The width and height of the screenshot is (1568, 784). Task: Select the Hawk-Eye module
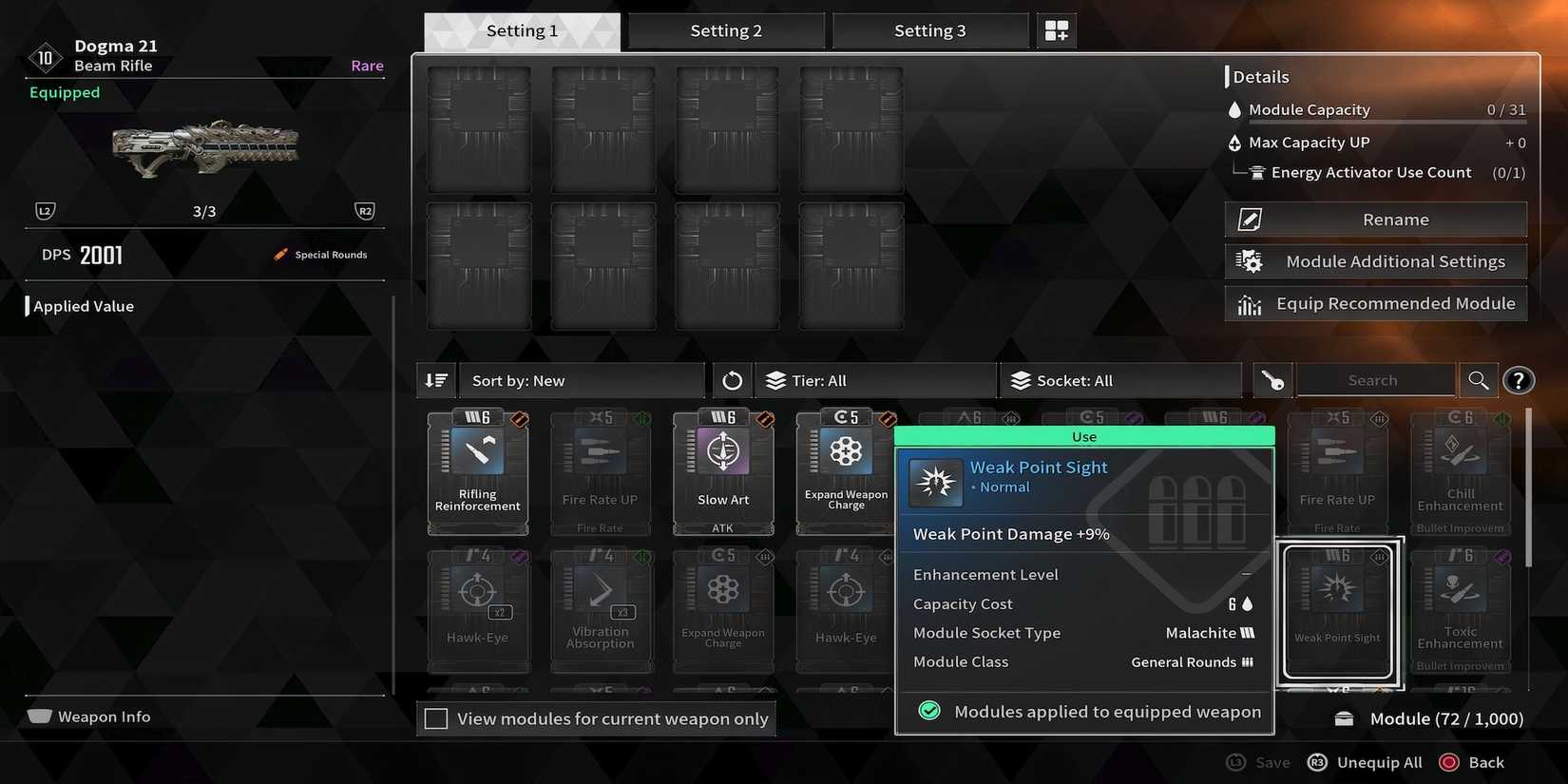(478, 608)
